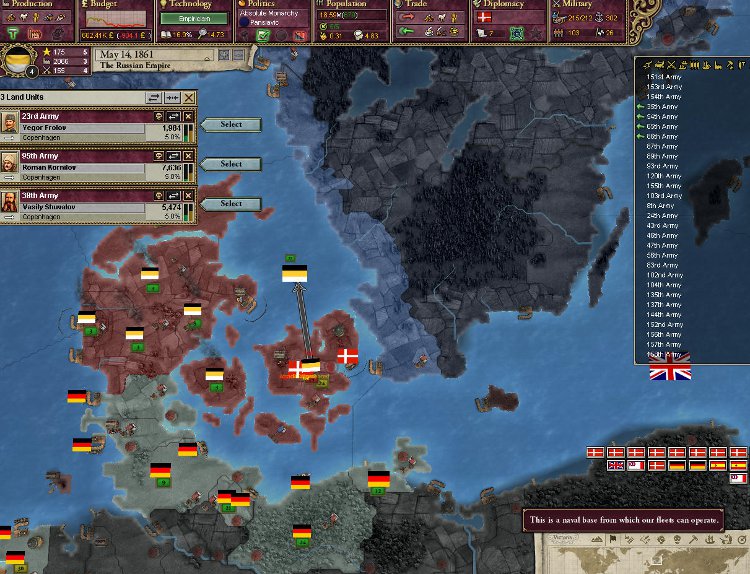750x574 pixels.
Task: Select the 151st Army in the outliner
Action: point(663,77)
